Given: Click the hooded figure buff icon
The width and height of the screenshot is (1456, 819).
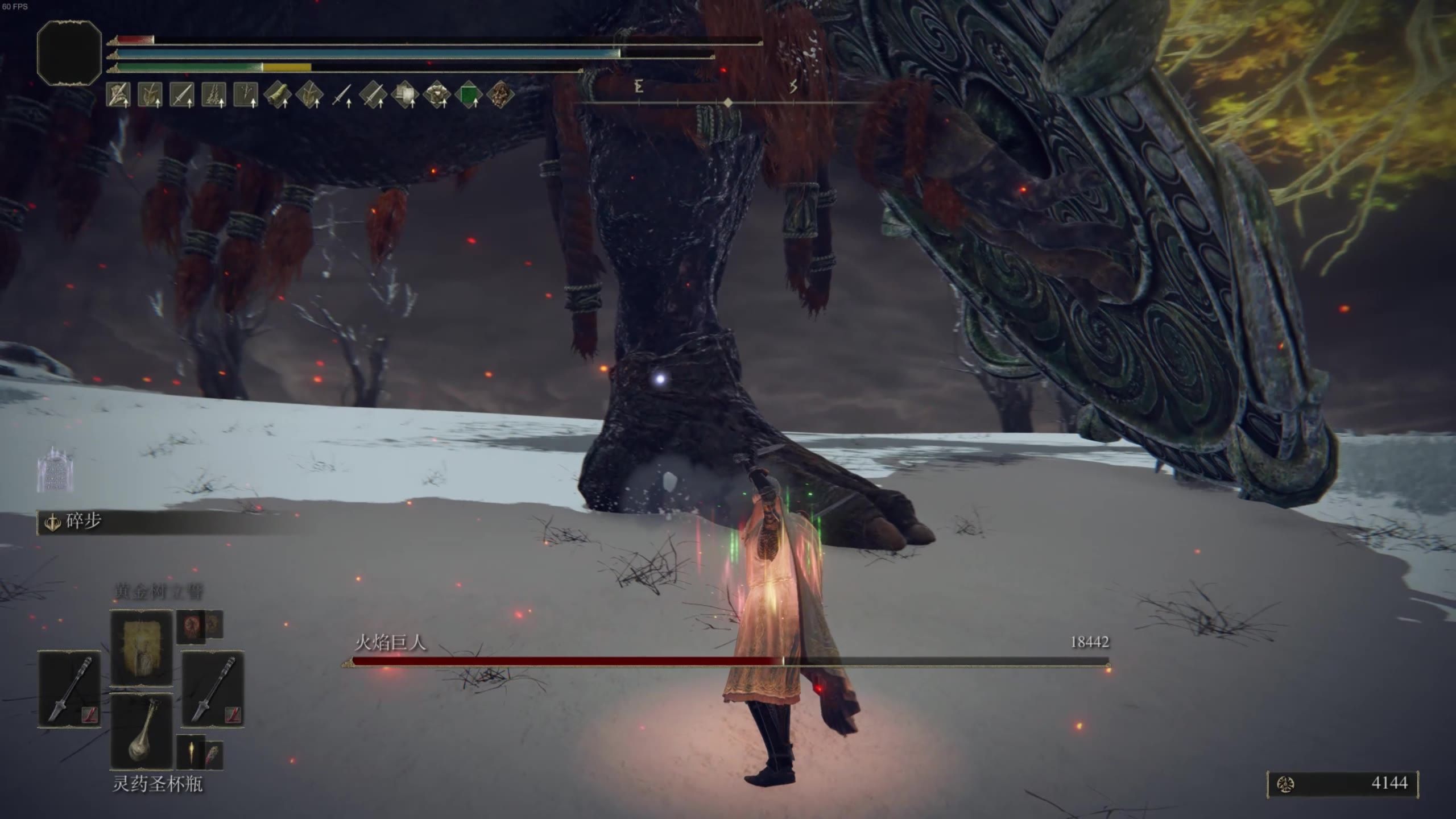Looking at the screenshot, I should [x=118, y=95].
